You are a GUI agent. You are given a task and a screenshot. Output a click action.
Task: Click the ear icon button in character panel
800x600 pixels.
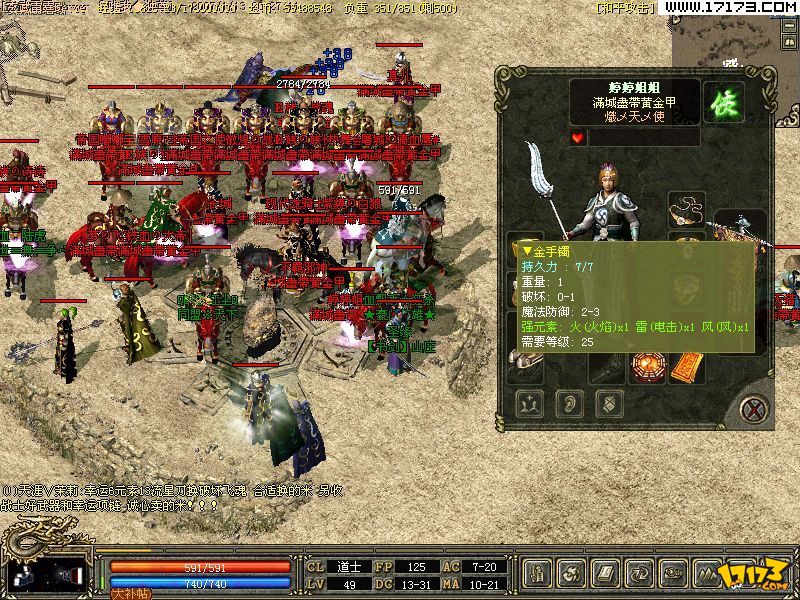tap(570, 404)
